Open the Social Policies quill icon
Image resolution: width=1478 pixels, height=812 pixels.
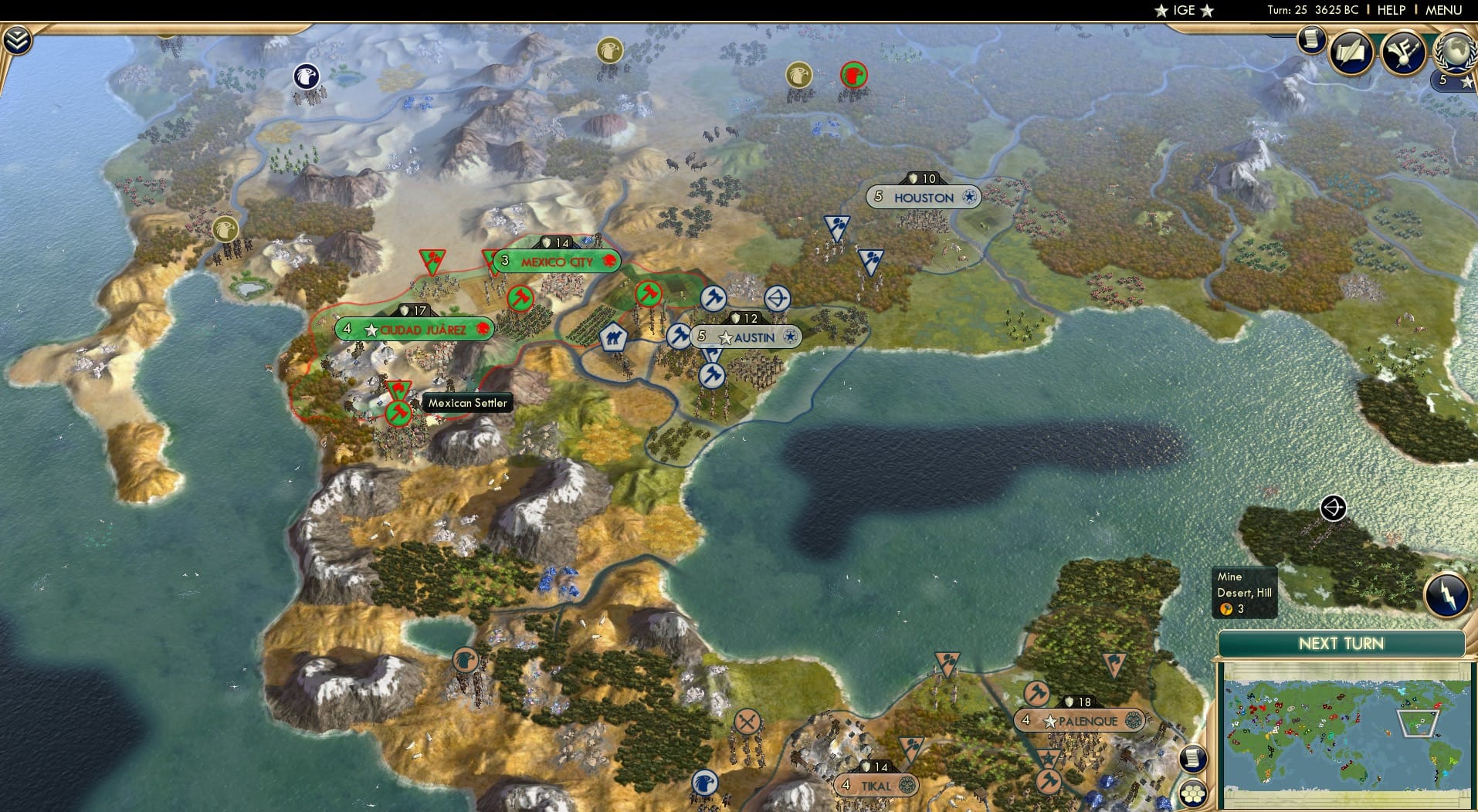(1351, 50)
